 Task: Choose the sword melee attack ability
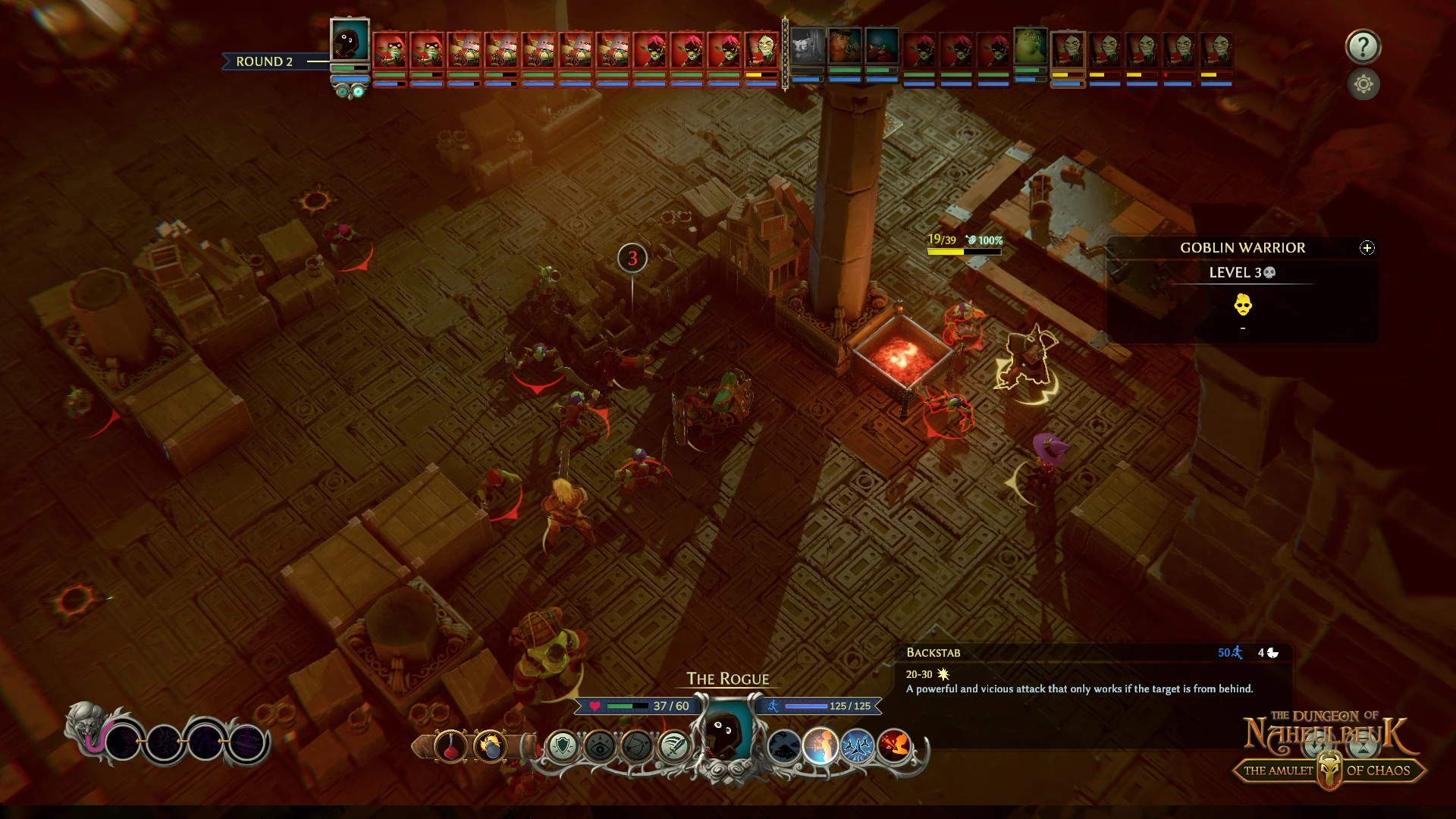tap(673, 746)
